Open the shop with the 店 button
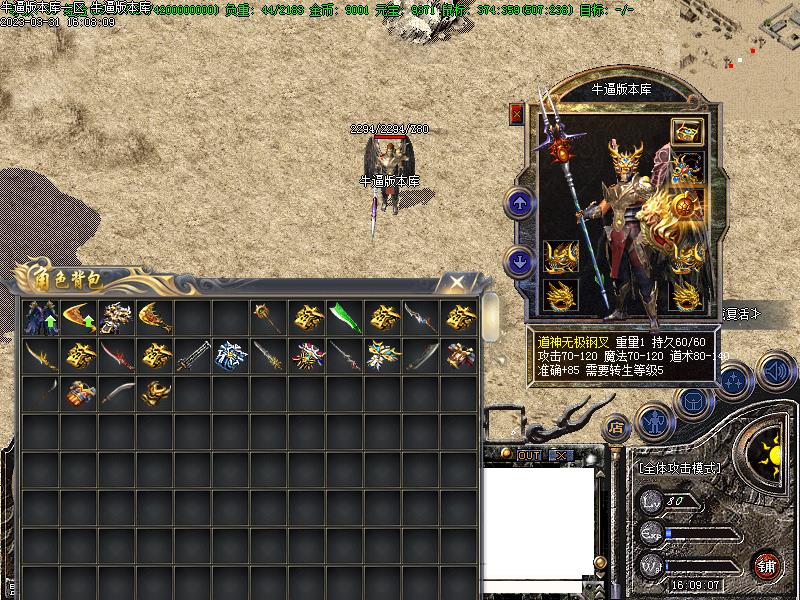The height and width of the screenshot is (600, 800). point(616,427)
